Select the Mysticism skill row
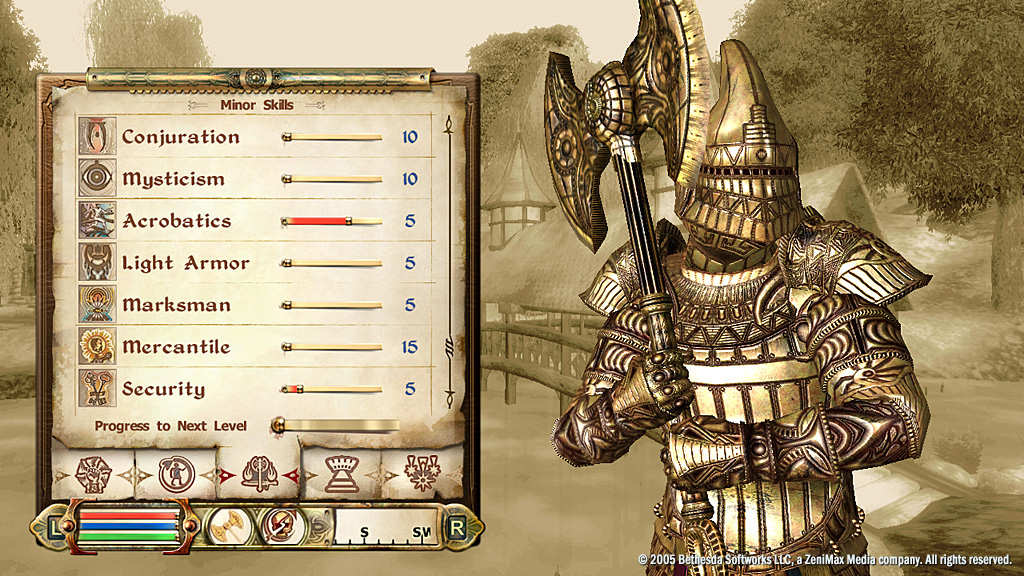 250,179
